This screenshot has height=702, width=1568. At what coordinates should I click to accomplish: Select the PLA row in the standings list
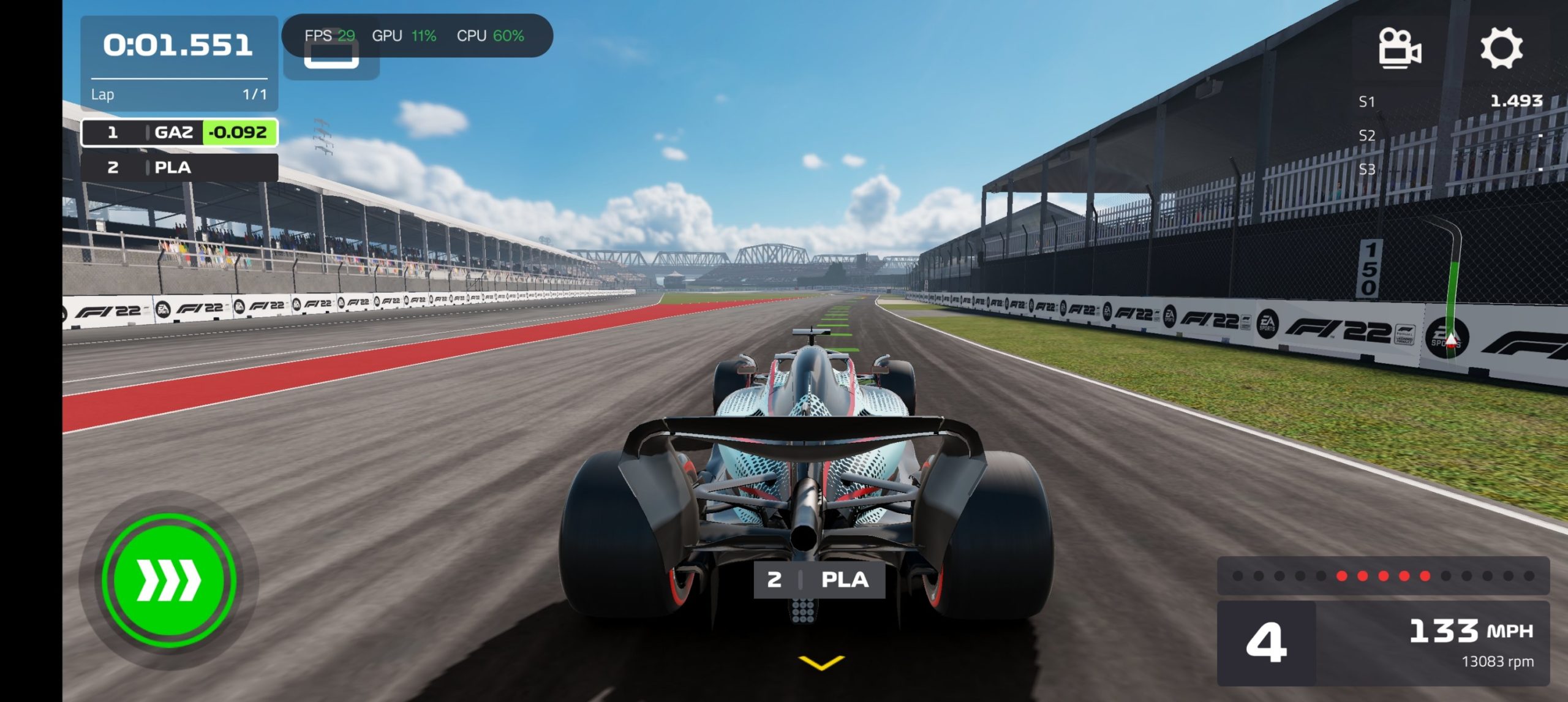[179, 167]
